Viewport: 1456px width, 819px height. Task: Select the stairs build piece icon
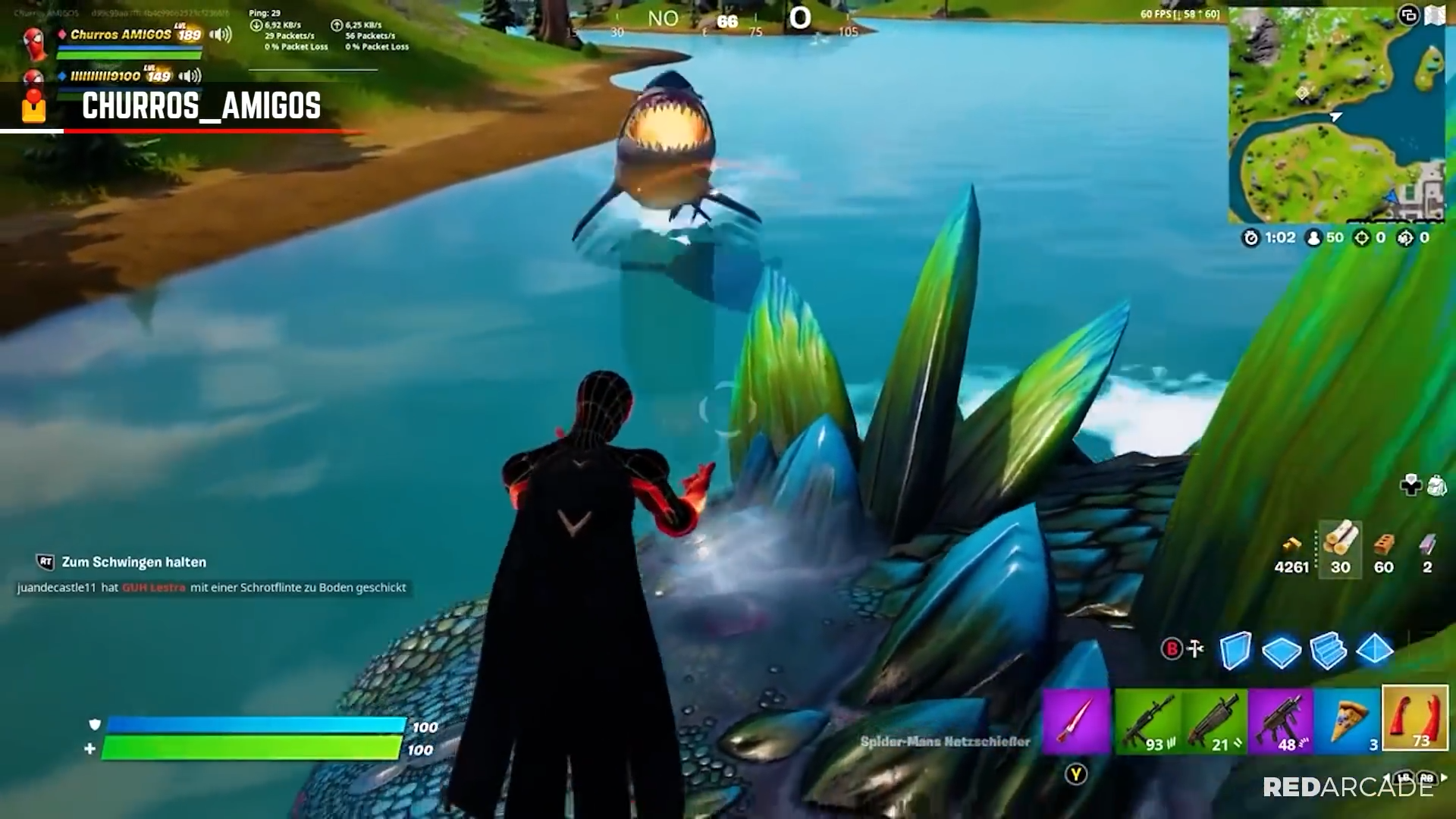(x=1327, y=651)
